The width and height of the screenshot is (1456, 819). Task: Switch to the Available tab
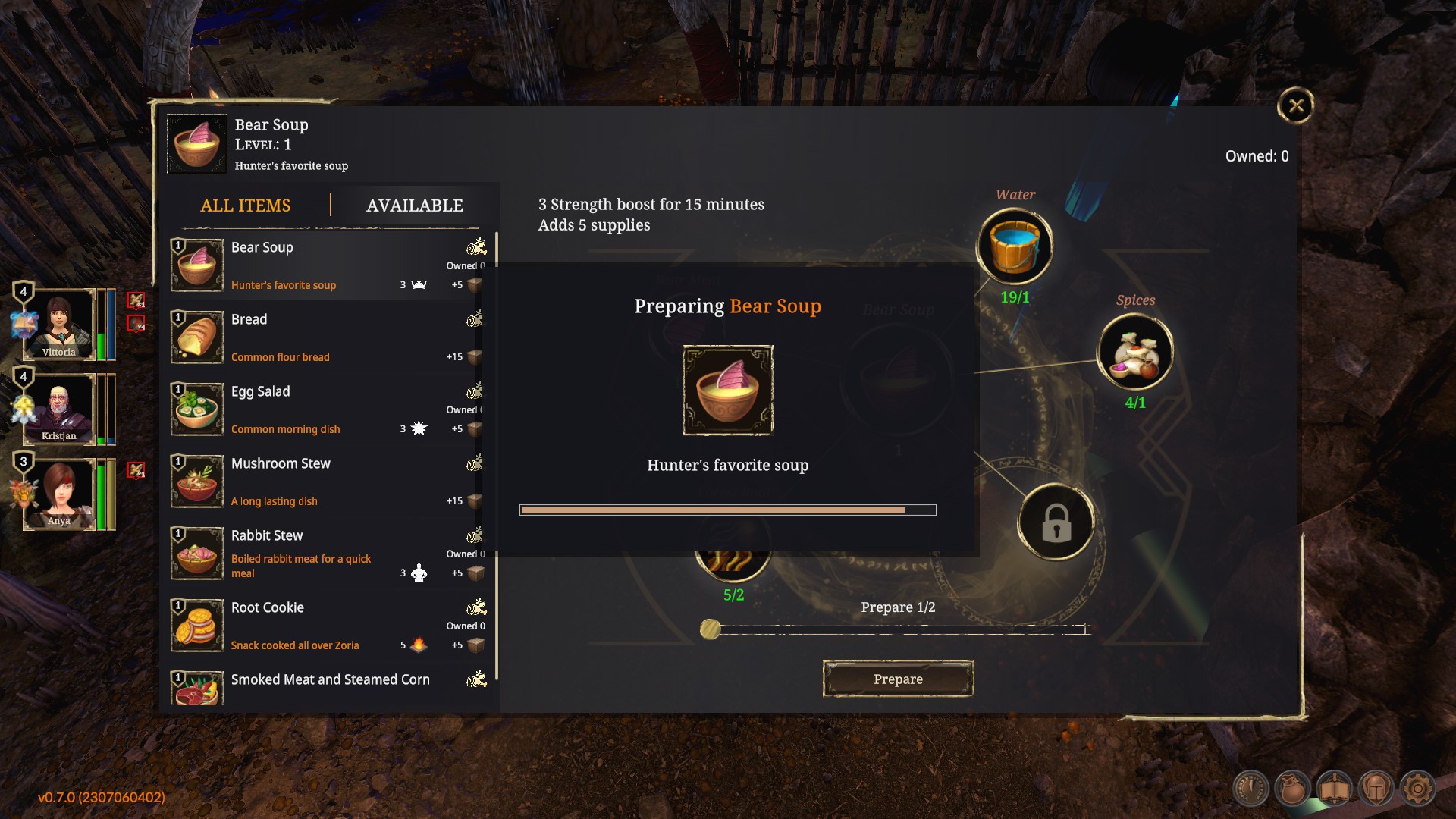tap(414, 206)
